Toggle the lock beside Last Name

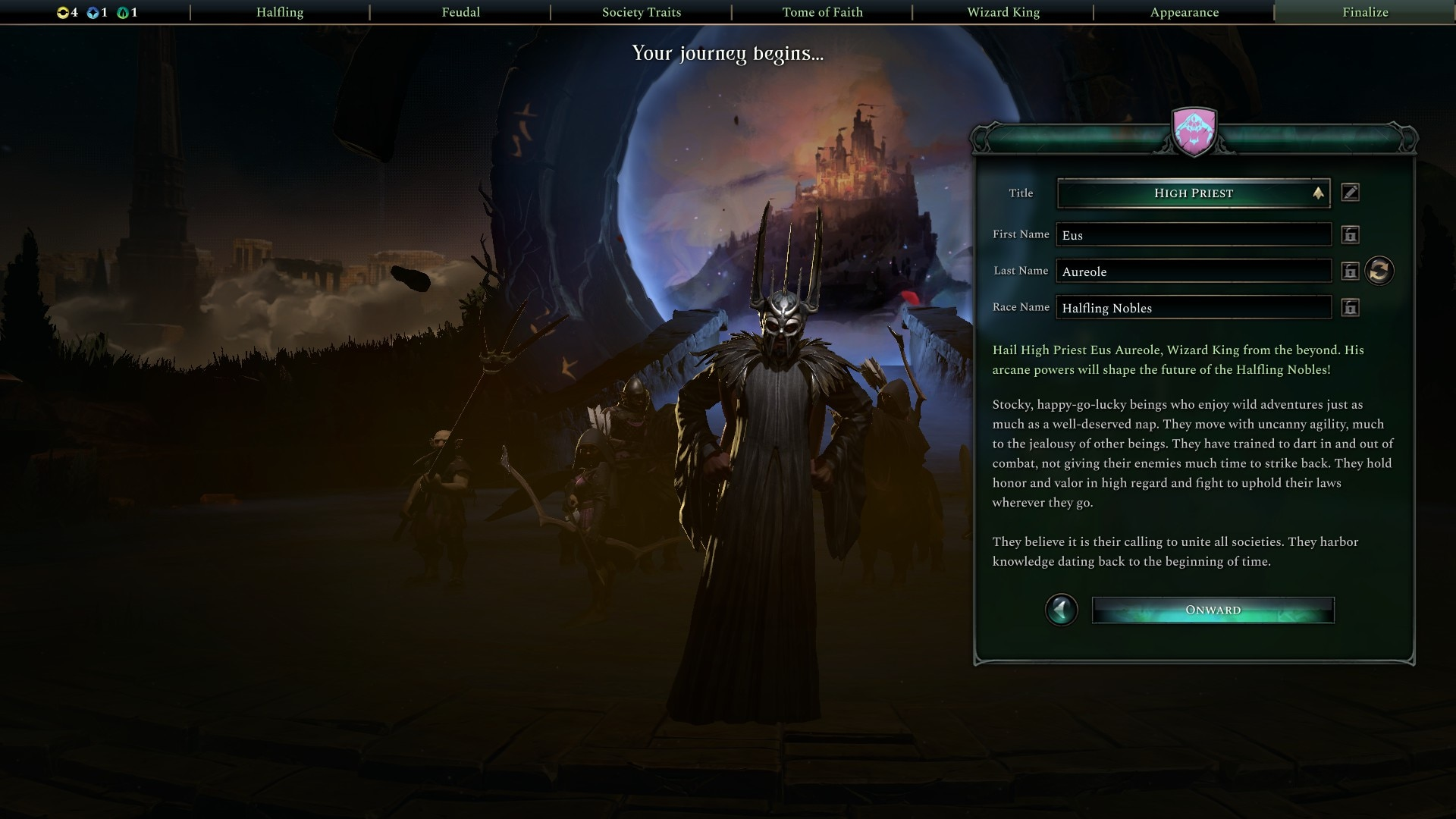(1350, 271)
